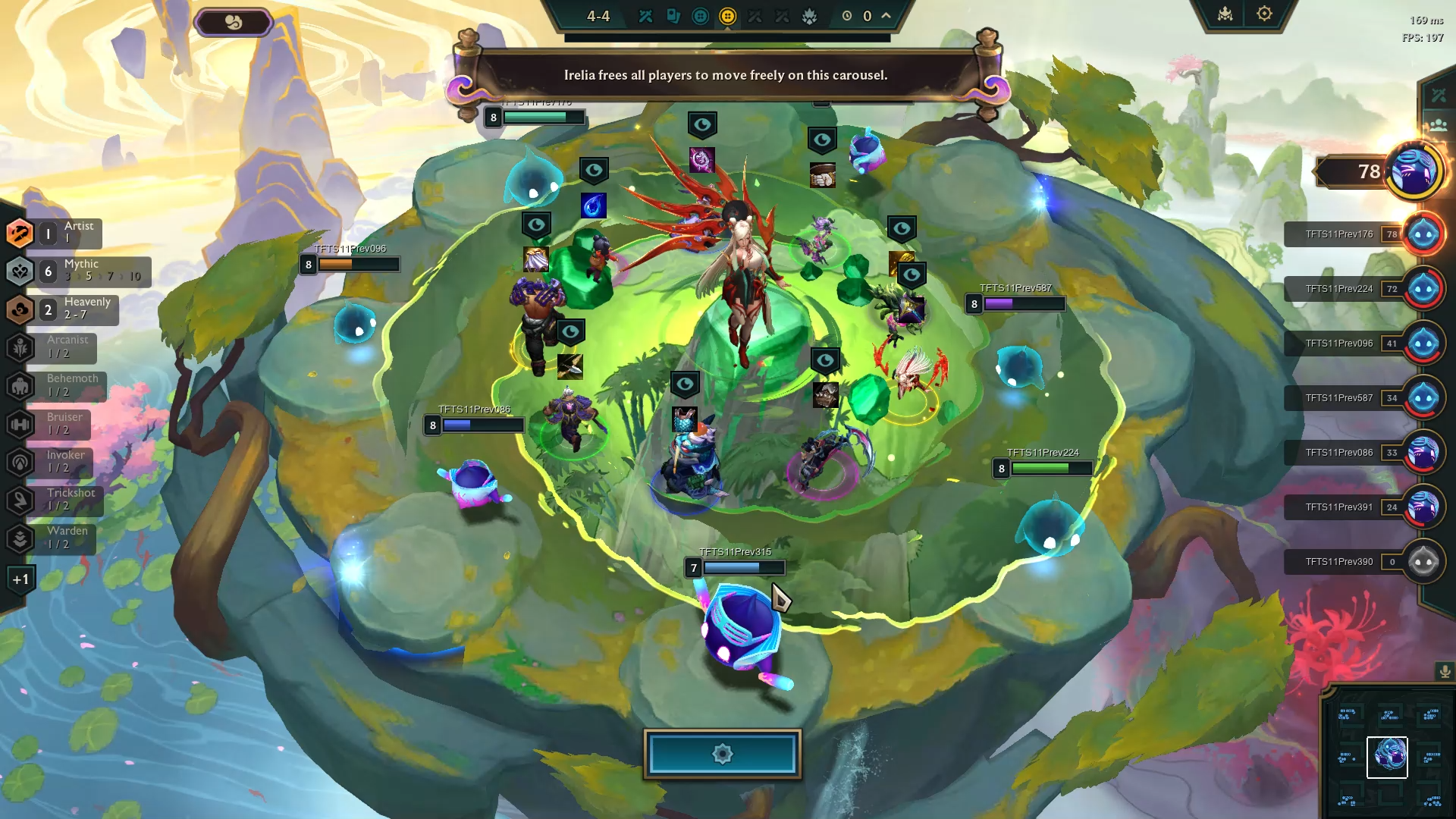Select the yellow carousel round icon

pos(728,17)
